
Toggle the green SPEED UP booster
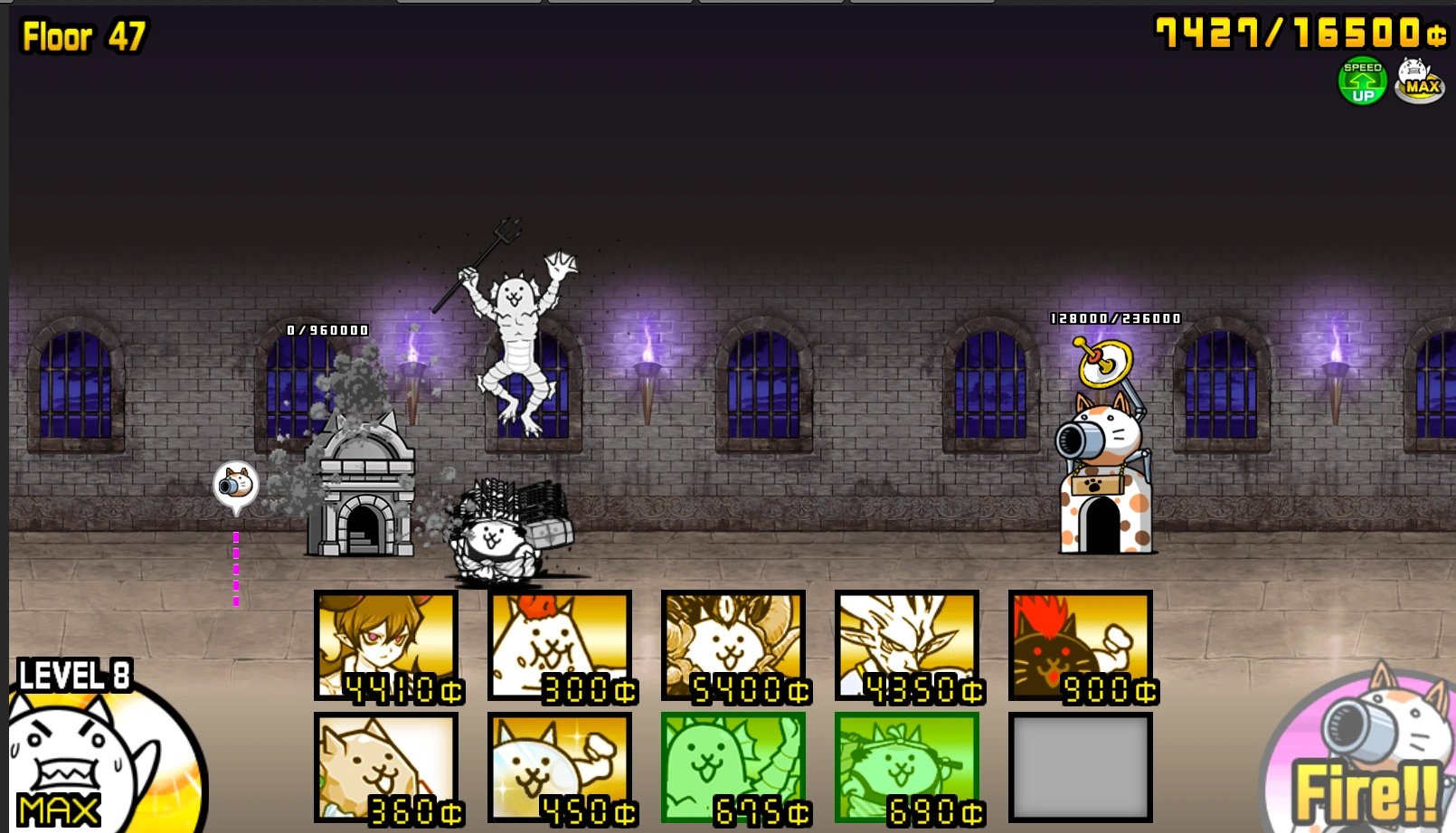(1361, 81)
